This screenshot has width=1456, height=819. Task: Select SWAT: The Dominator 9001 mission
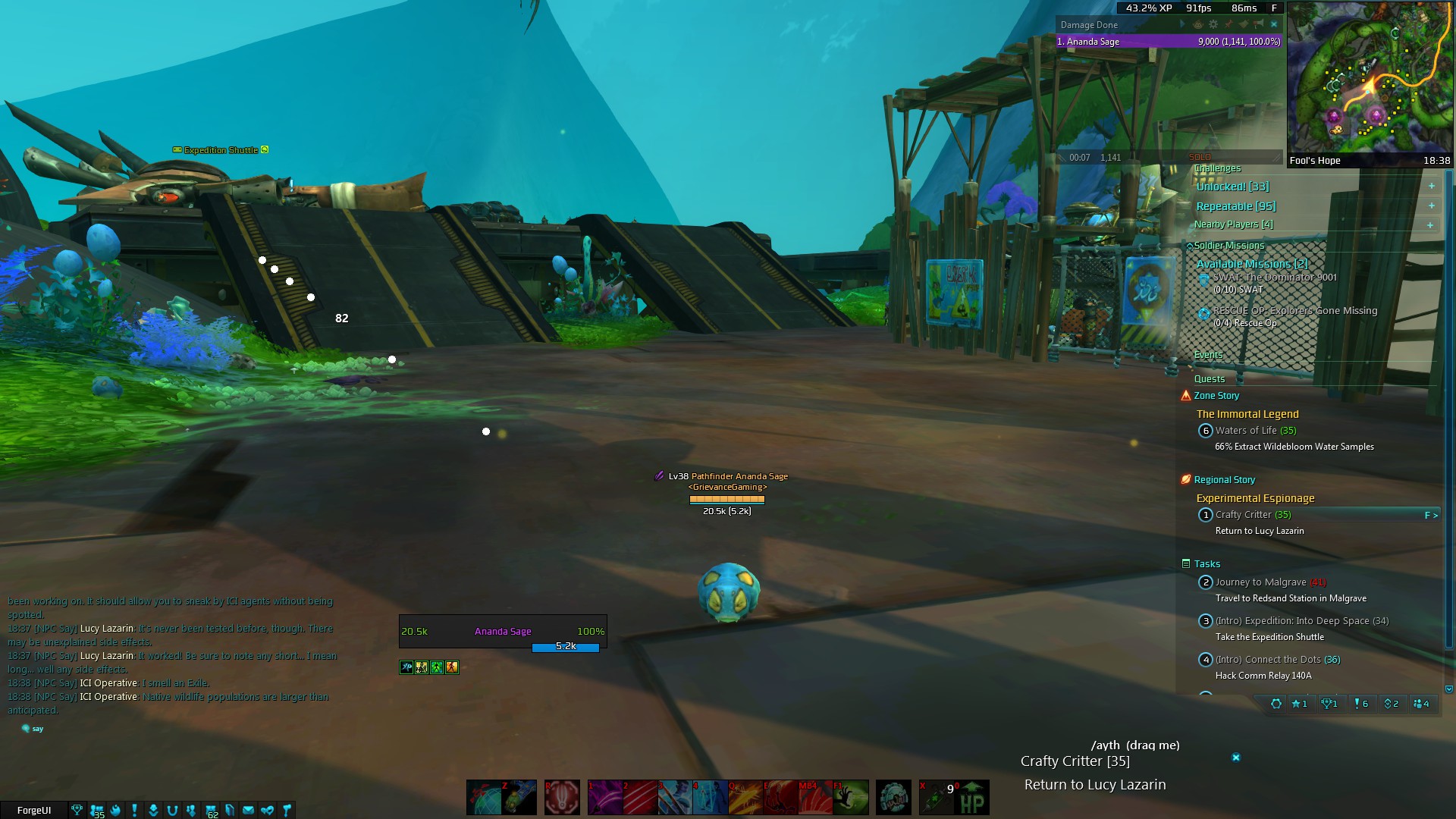(x=1274, y=278)
